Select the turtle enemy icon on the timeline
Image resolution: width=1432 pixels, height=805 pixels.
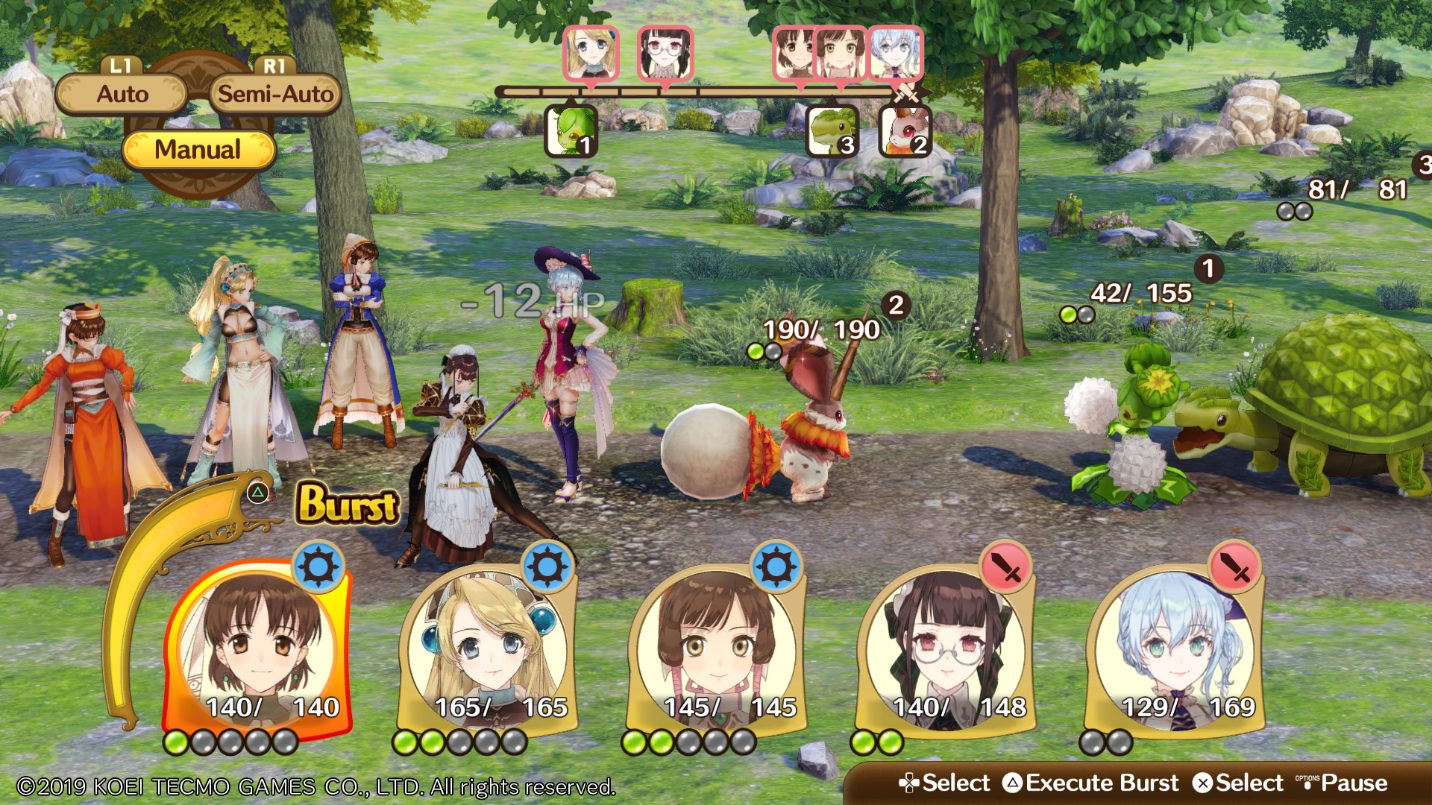pos(833,131)
